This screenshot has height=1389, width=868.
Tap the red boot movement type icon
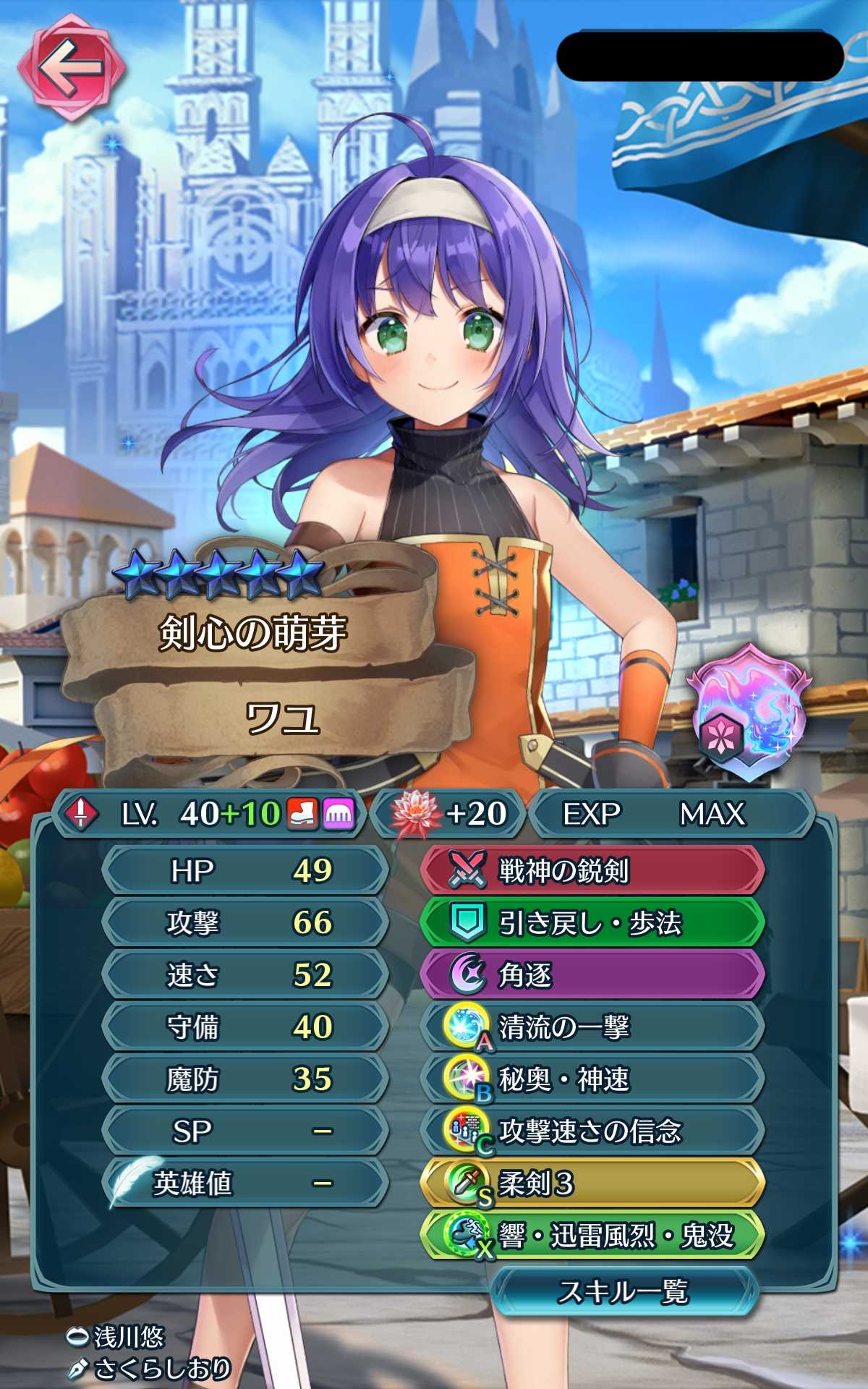click(x=302, y=814)
